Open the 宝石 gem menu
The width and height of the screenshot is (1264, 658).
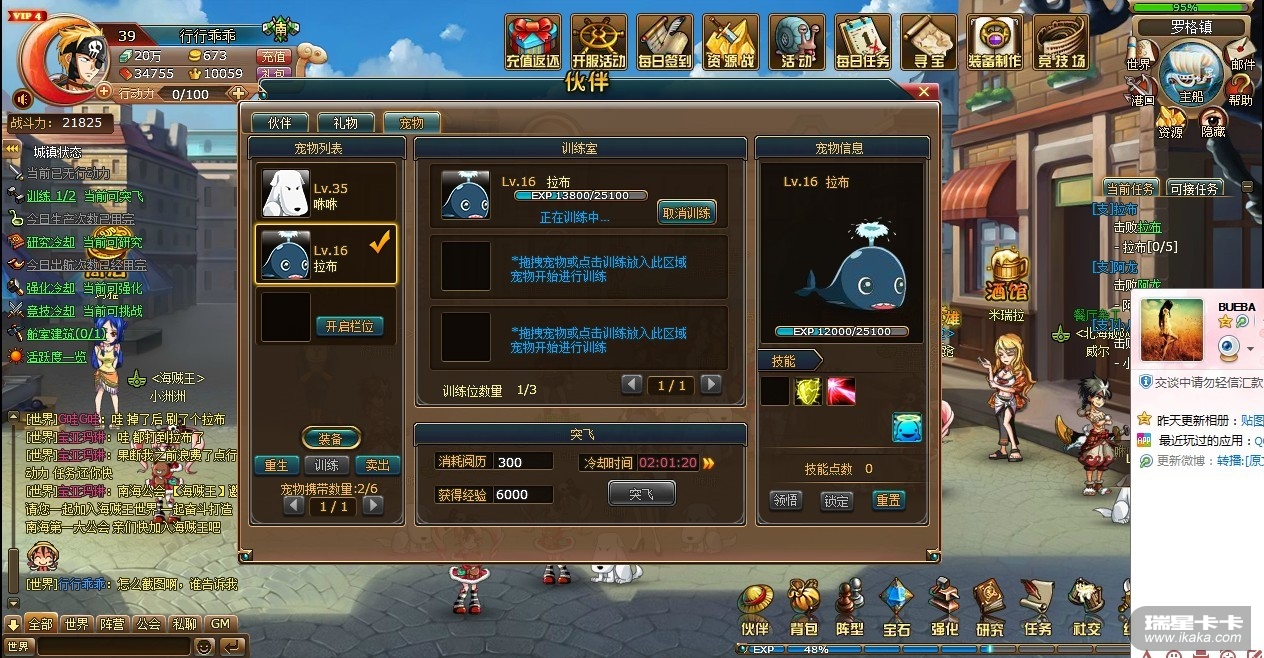point(896,610)
